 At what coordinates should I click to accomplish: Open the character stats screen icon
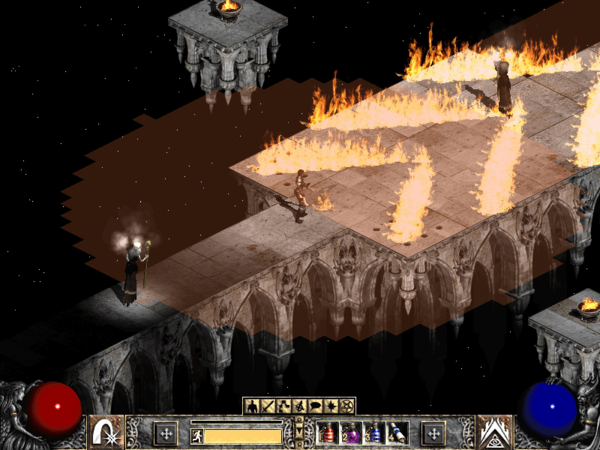(x=252, y=406)
